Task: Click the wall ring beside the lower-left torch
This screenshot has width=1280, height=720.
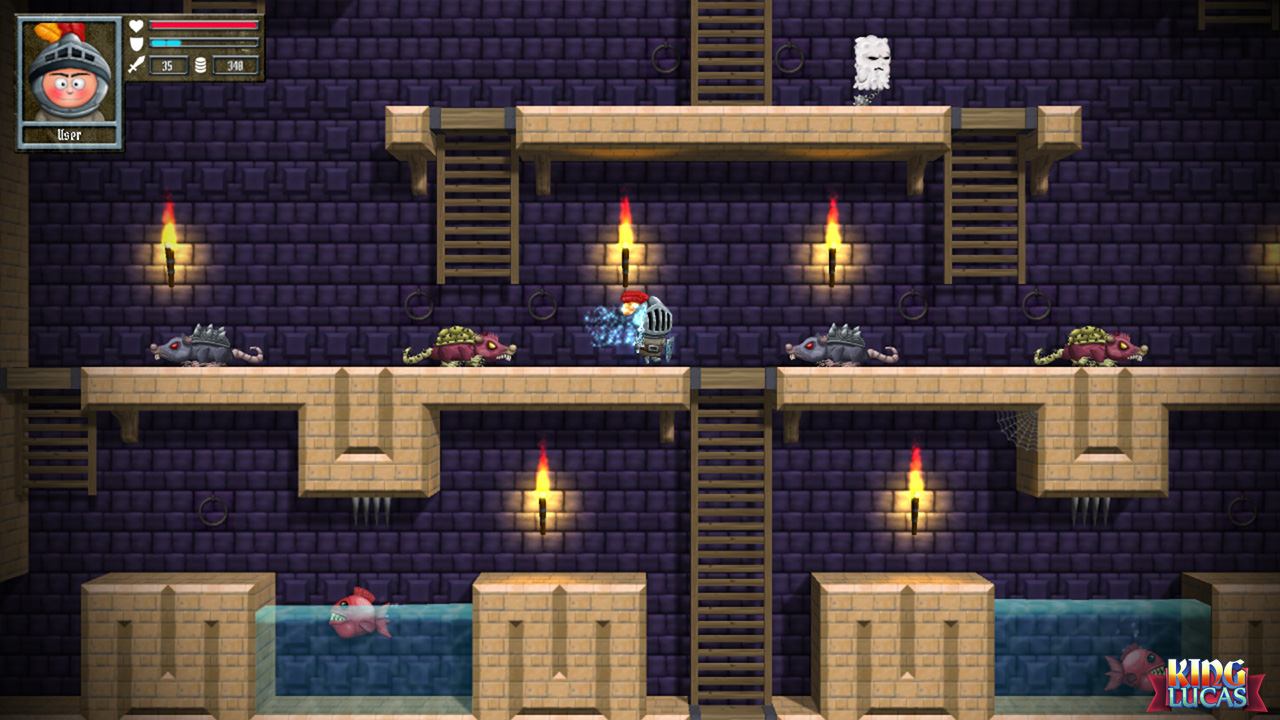Action: click(213, 512)
